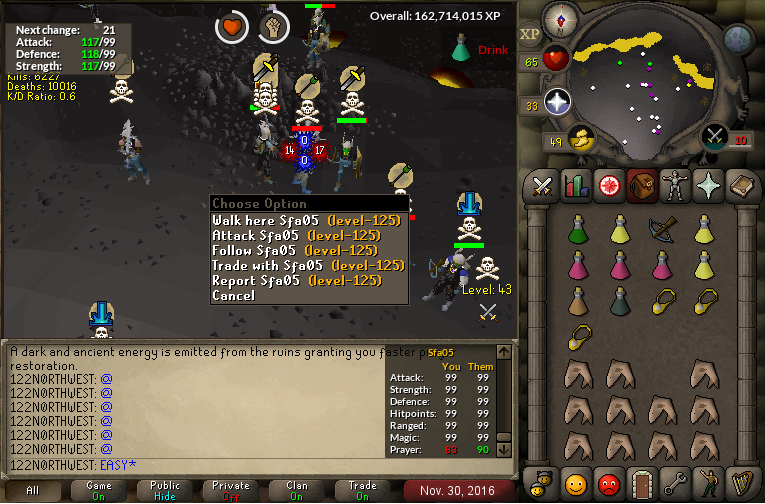765x504 pixels.
Task: Open the Worn Equipment tab
Action: (x=674, y=186)
